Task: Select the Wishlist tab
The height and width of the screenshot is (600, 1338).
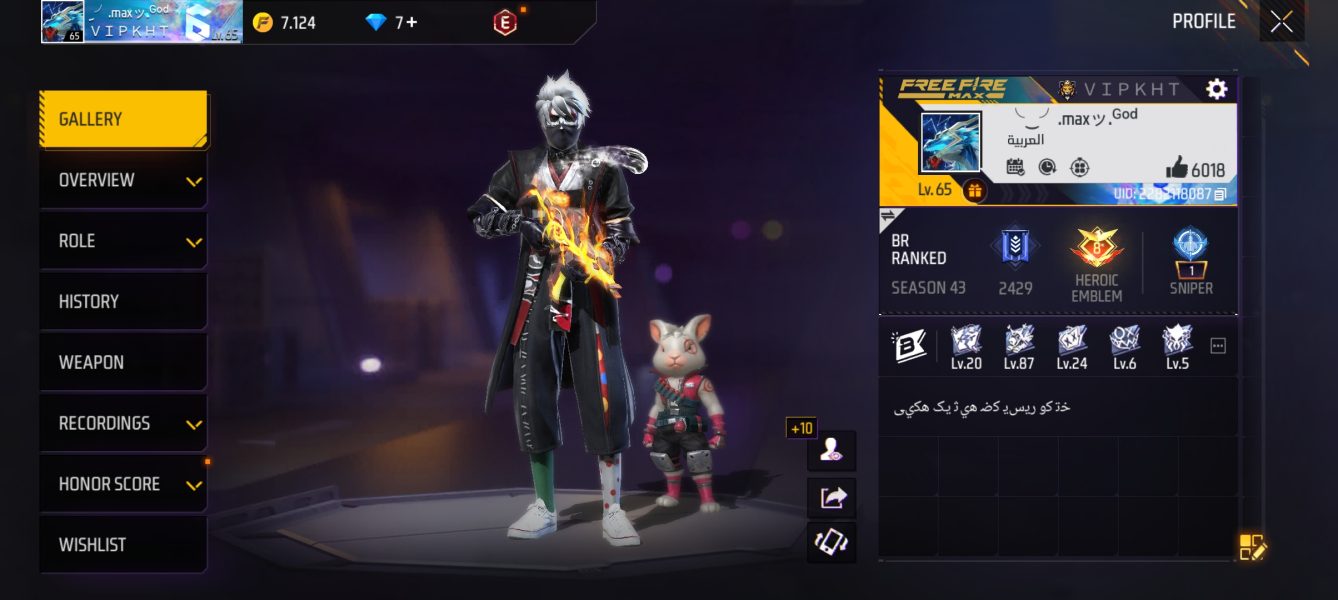Action: pyautogui.click(x=123, y=545)
